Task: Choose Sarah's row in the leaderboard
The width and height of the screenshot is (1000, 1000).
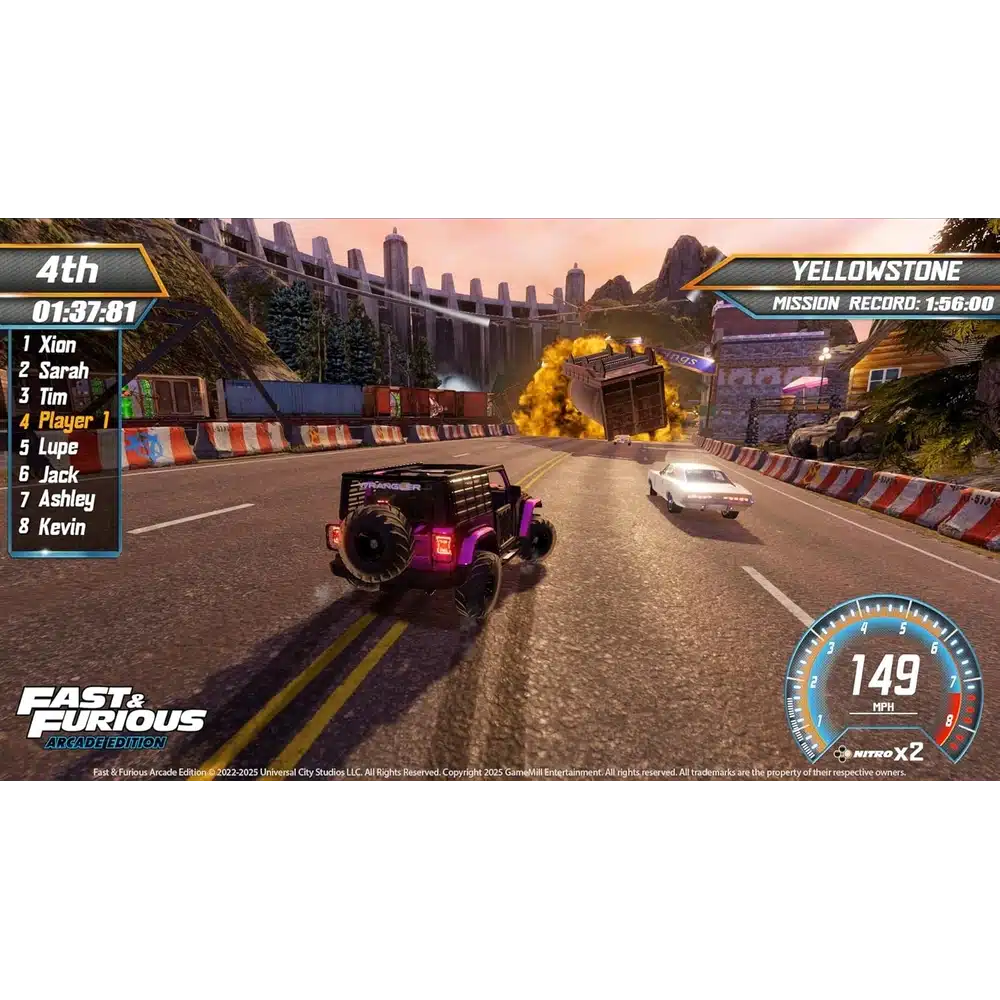Action: [64, 371]
